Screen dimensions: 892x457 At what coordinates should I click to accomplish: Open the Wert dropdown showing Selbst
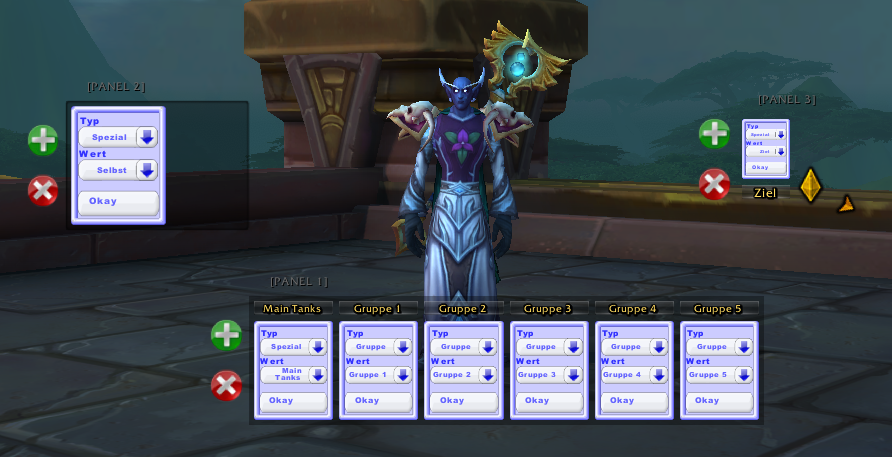tap(147, 170)
